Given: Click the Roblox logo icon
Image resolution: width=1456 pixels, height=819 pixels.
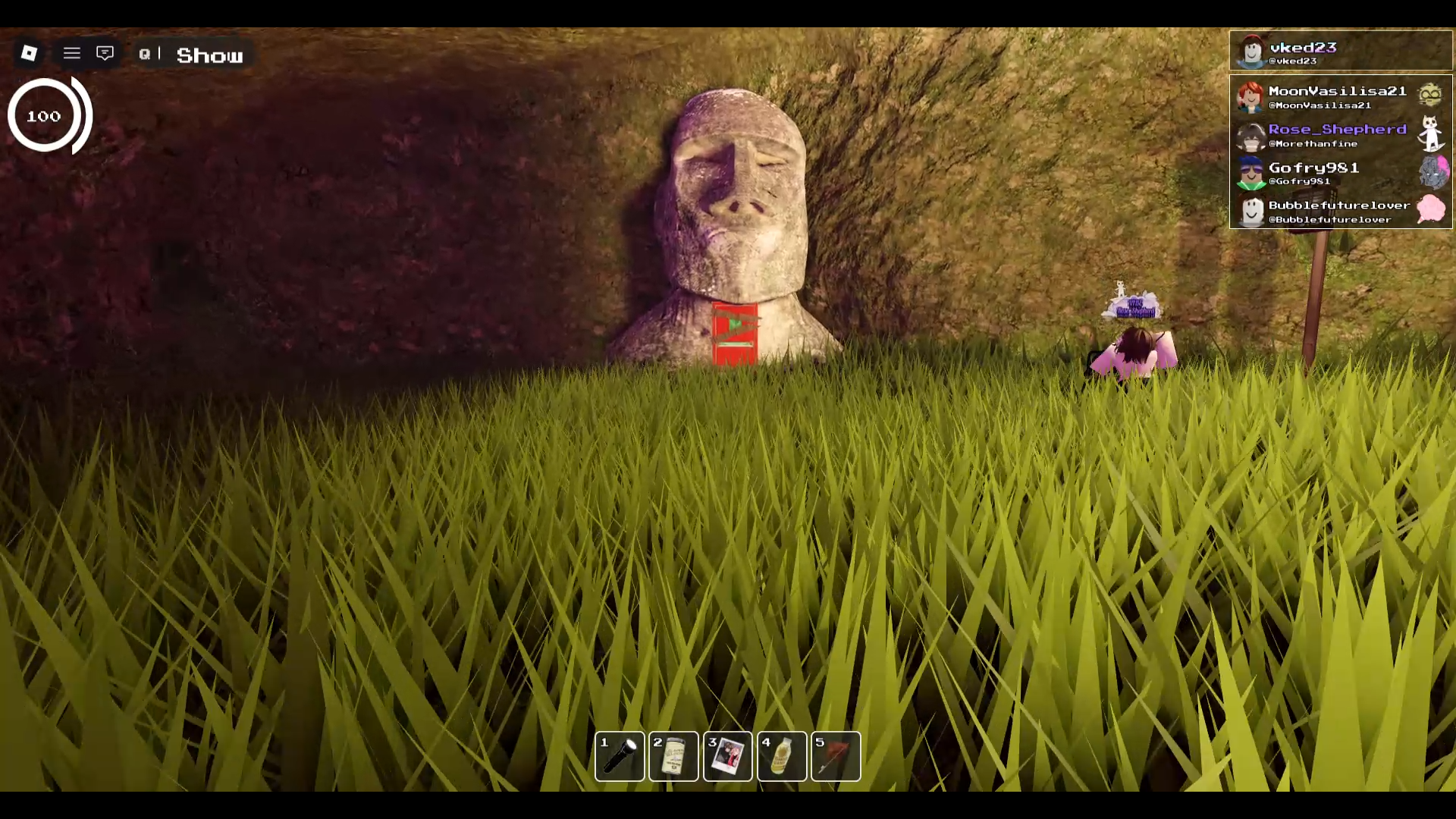Looking at the screenshot, I should pos(28,54).
